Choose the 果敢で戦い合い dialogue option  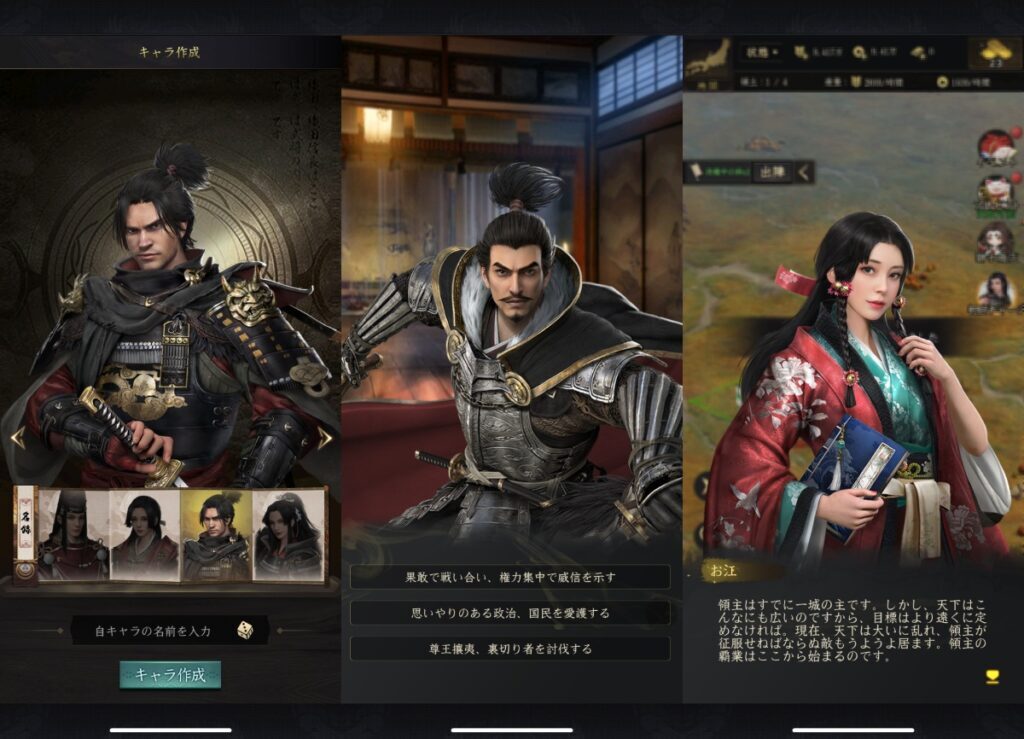coord(510,577)
